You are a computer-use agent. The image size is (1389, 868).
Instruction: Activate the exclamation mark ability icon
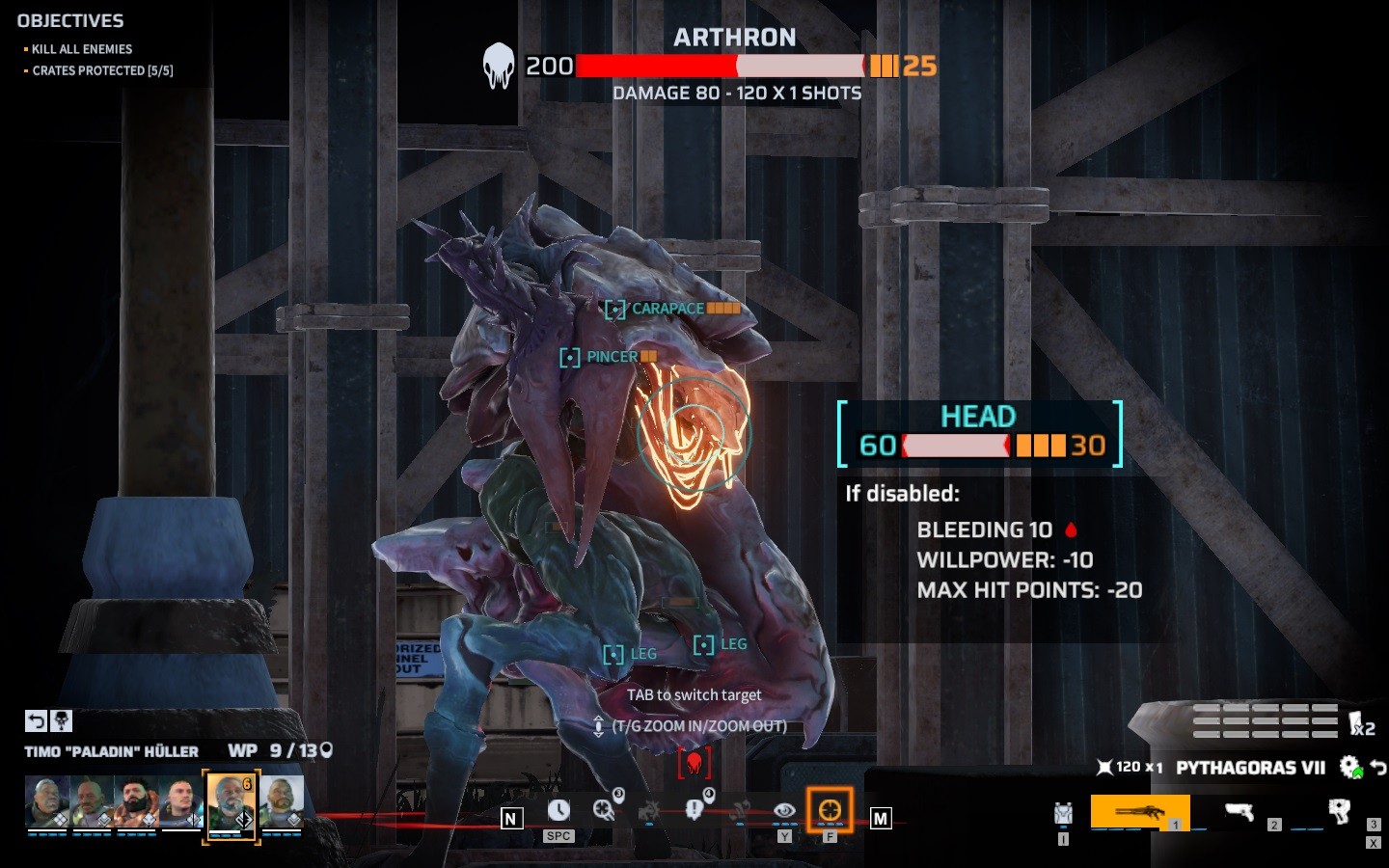694,810
